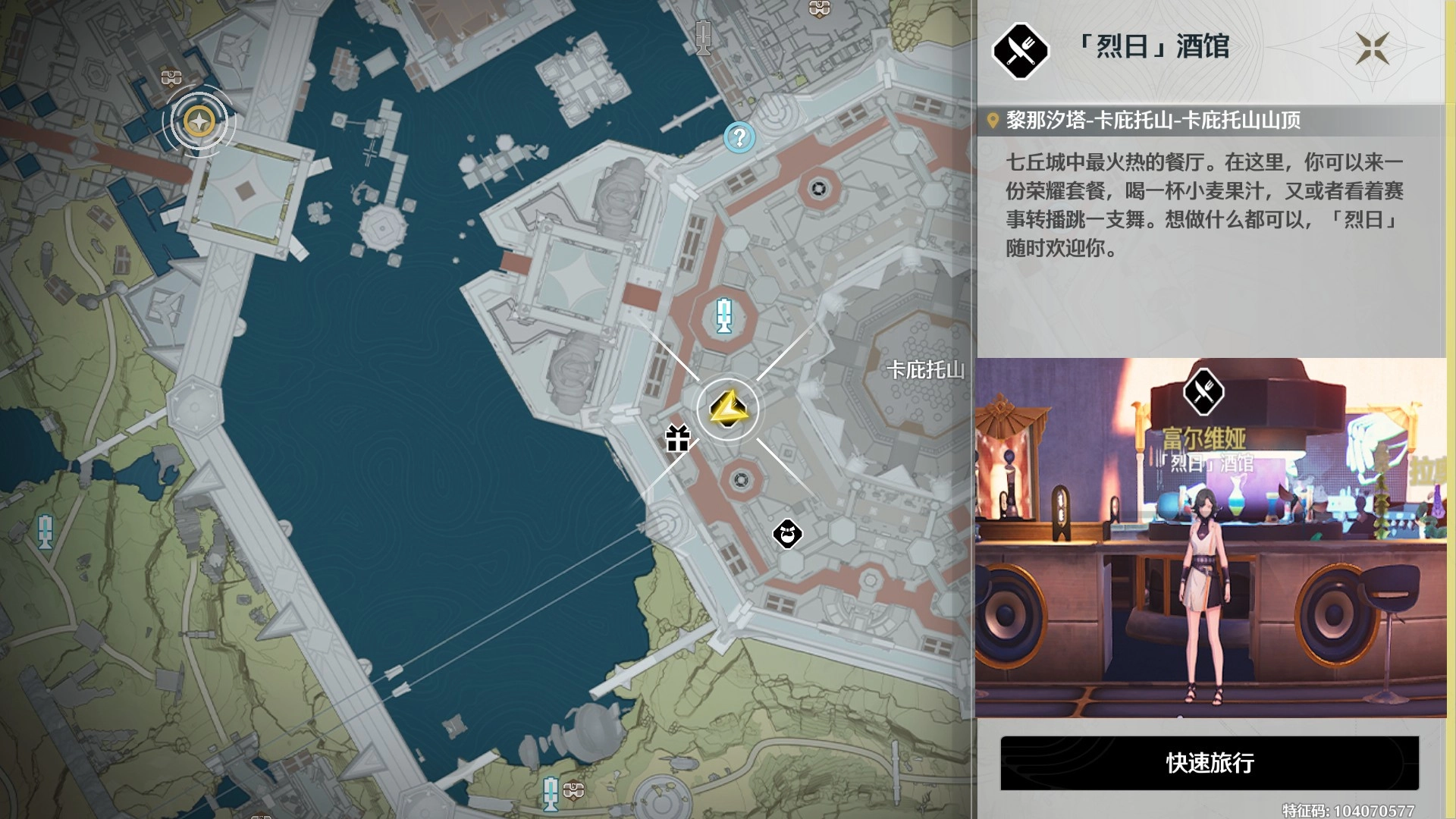The height and width of the screenshot is (819, 1456).
Task: Select the gold compass star map marker
Action: [199, 121]
